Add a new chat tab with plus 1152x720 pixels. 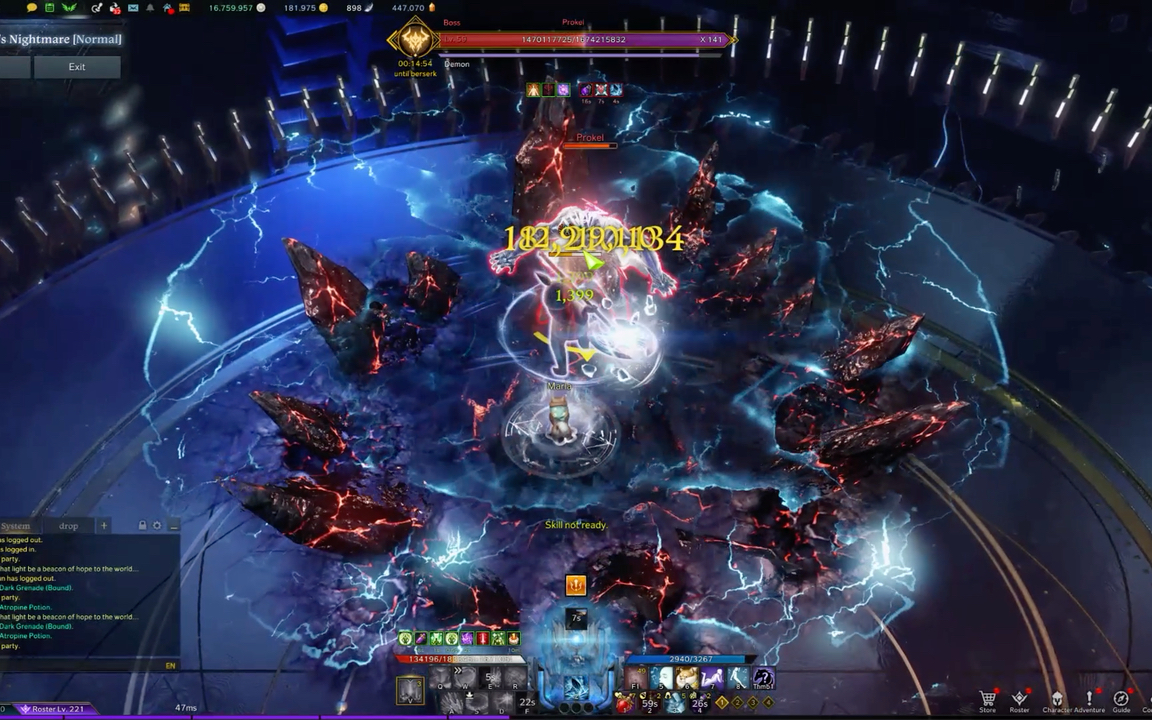(103, 526)
